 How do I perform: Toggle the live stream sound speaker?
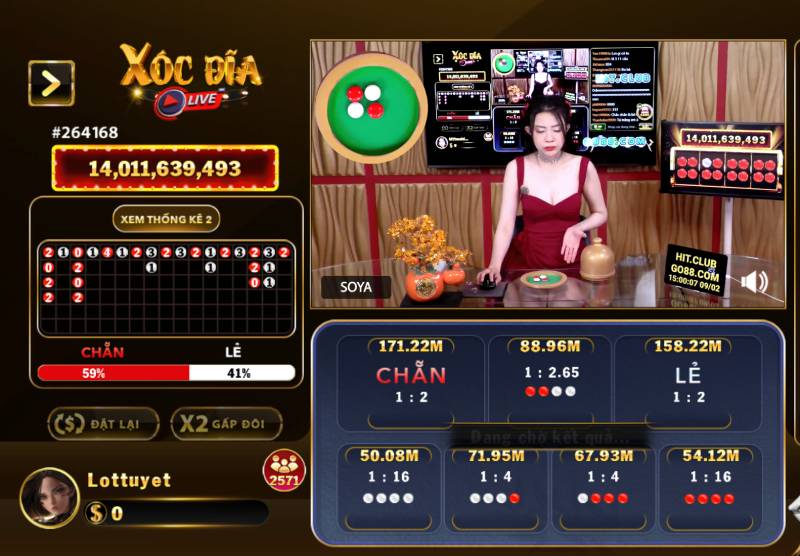point(754,282)
